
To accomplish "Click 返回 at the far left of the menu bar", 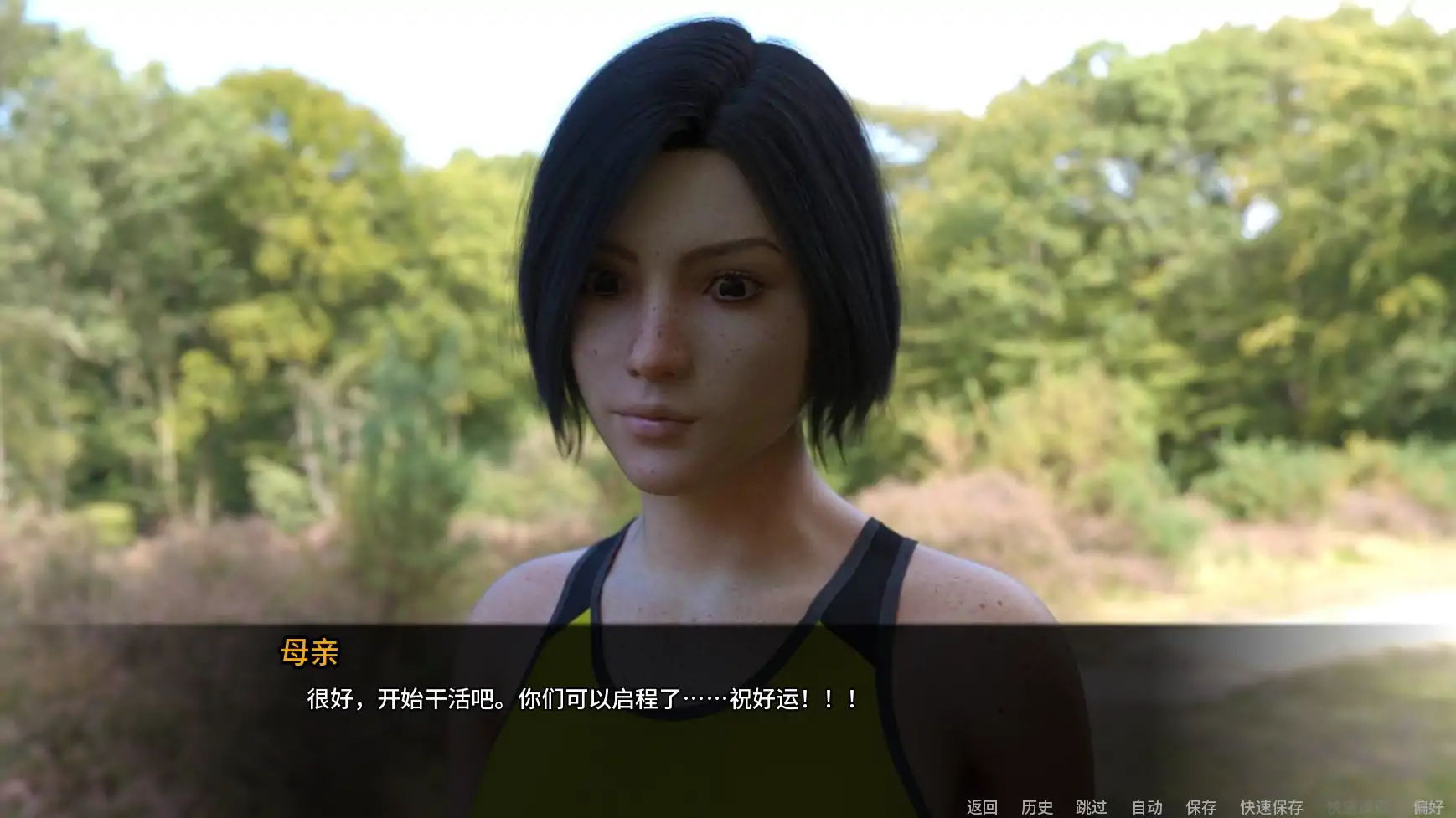I will 982,809.
